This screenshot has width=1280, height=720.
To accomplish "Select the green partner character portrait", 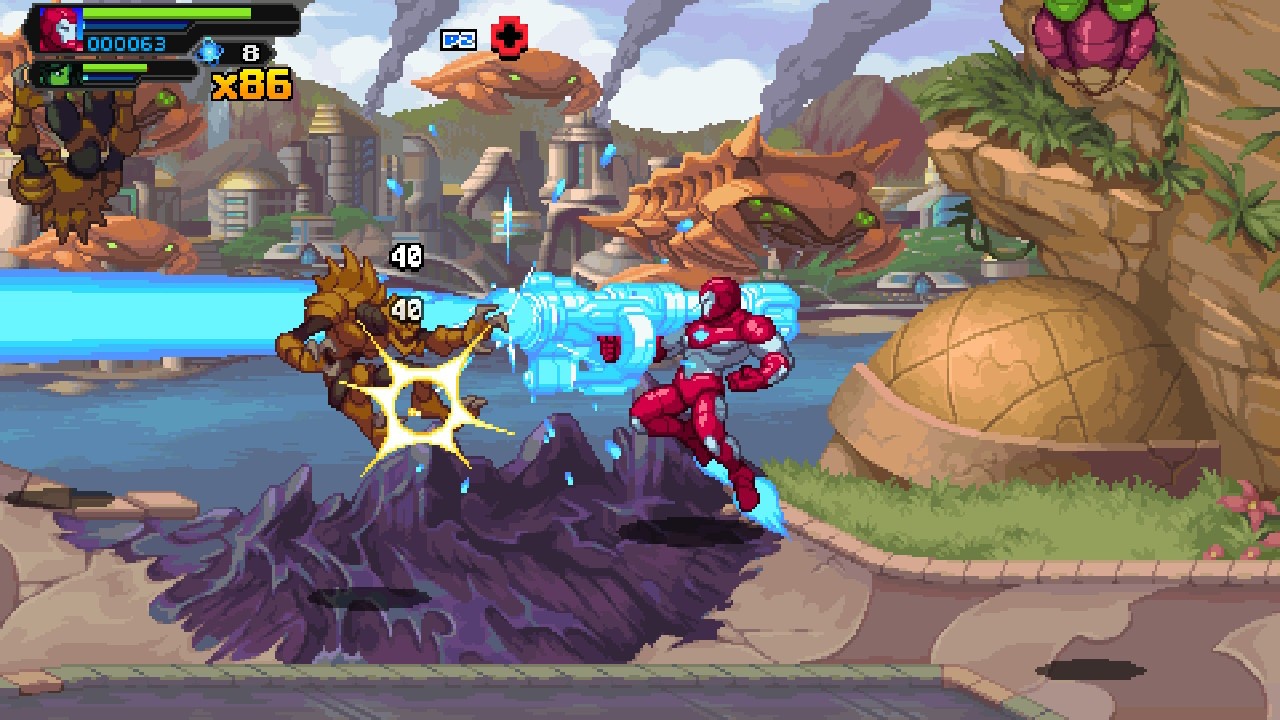I will point(55,74).
